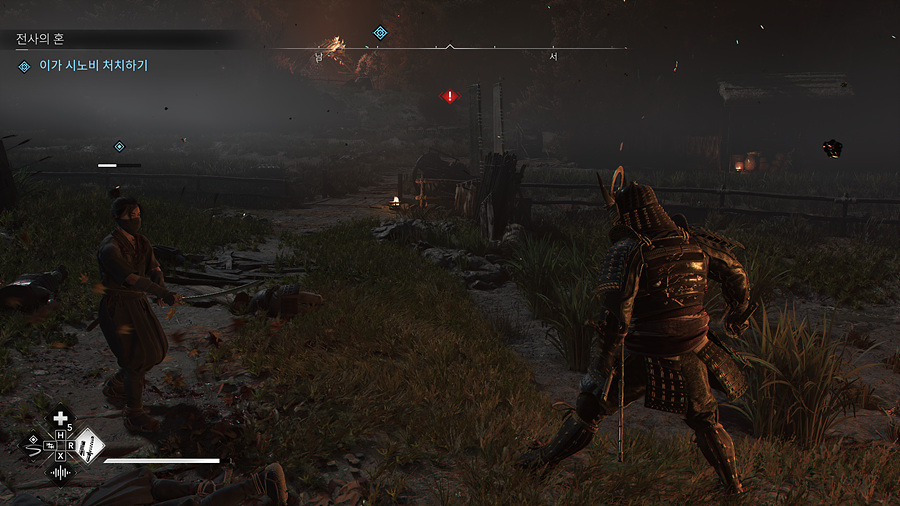Click the 이가 시노비 처치하기 objective
Viewport: 900px width, 506px height.
pos(94,66)
